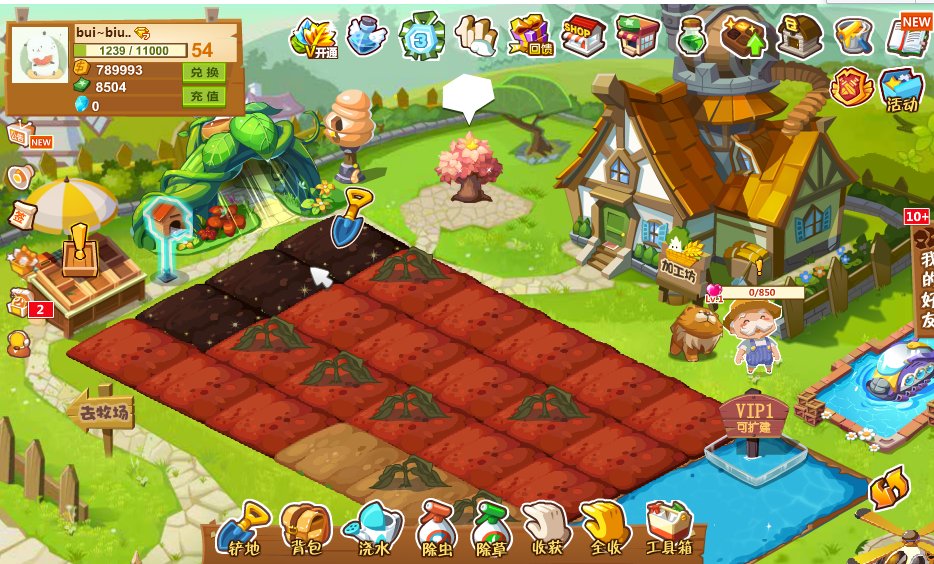934x564 pixels.
Task: Click the 兑换 exchange button
Action: (204, 72)
